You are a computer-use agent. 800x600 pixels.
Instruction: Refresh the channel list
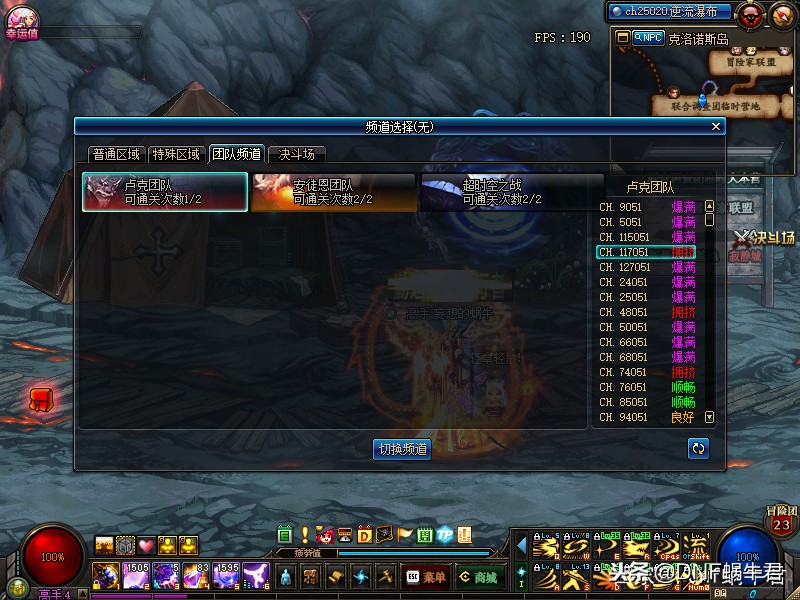(x=699, y=448)
